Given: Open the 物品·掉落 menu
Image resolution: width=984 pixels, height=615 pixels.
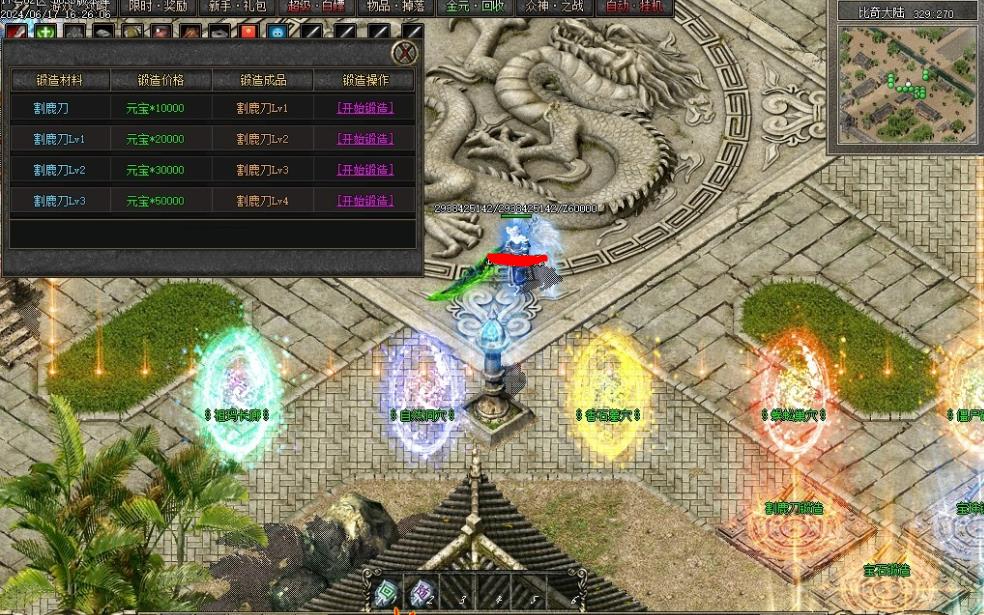Looking at the screenshot, I should [x=394, y=7].
